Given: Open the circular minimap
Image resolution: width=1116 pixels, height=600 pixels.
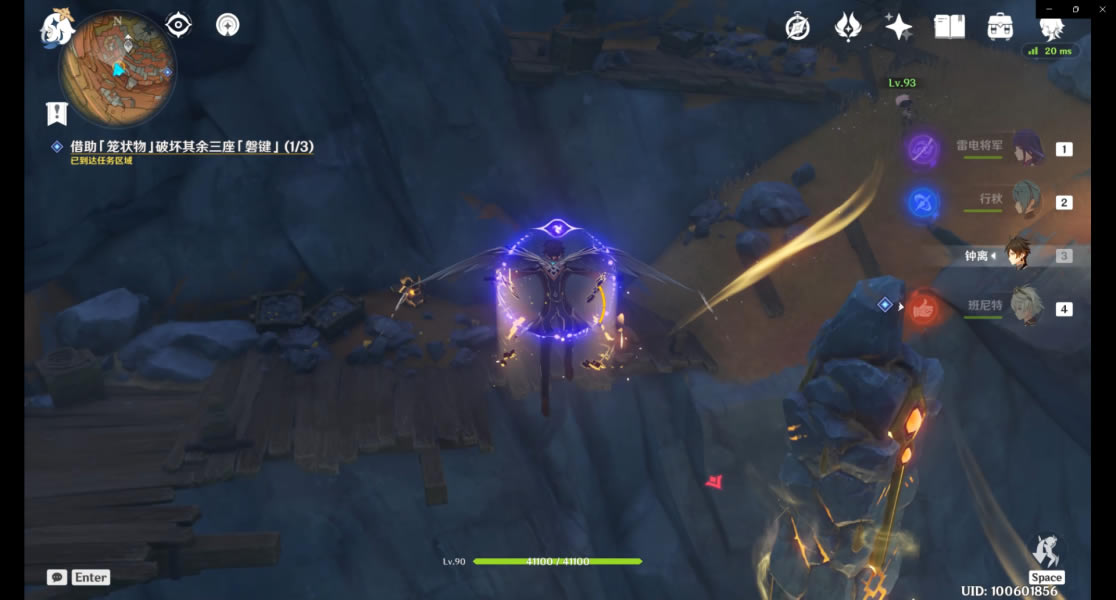Looking at the screenshot, I should [117, 68].
